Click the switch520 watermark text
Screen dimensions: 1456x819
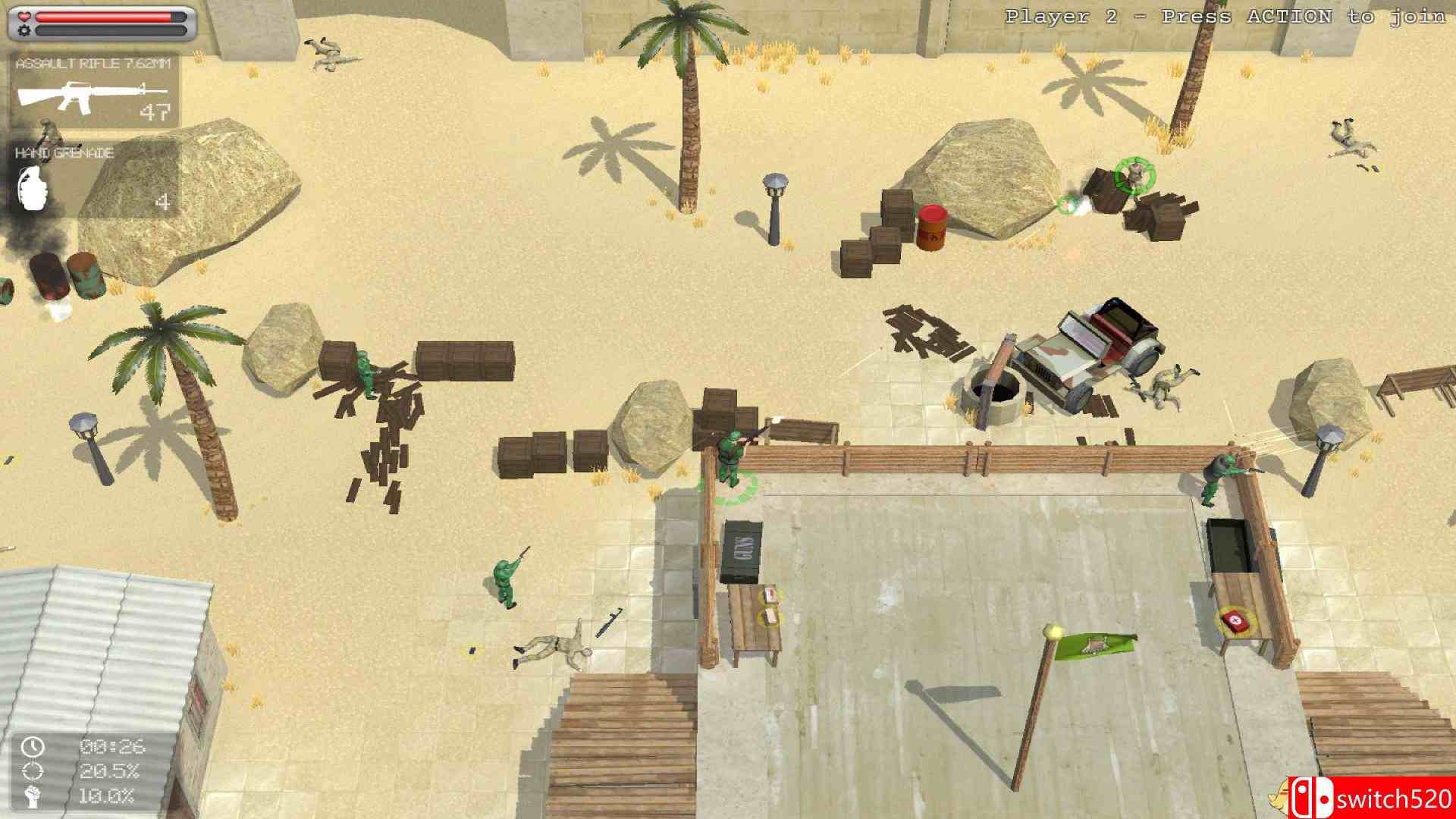point(1395,797)
